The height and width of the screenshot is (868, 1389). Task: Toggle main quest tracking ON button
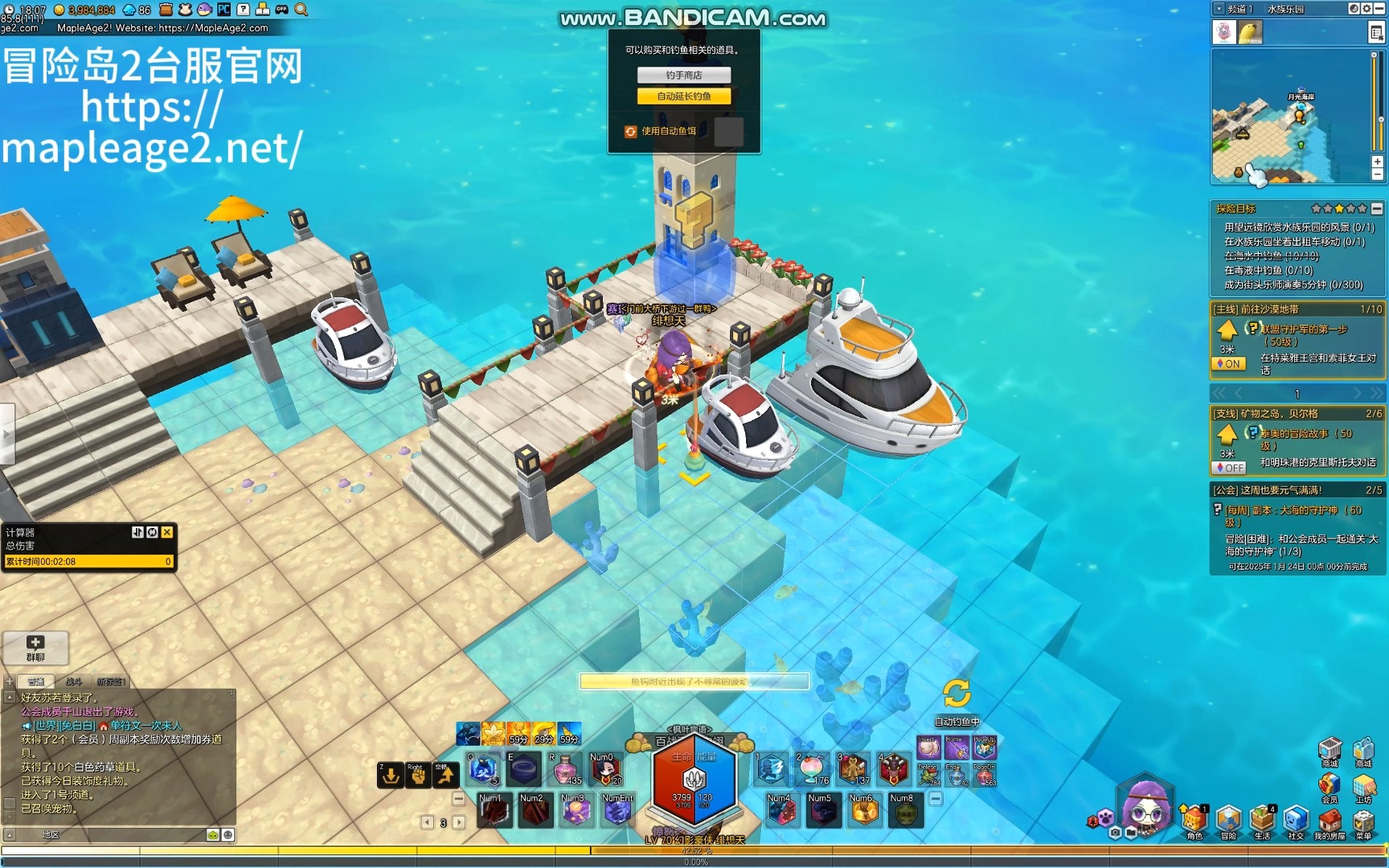point(1228,364)
